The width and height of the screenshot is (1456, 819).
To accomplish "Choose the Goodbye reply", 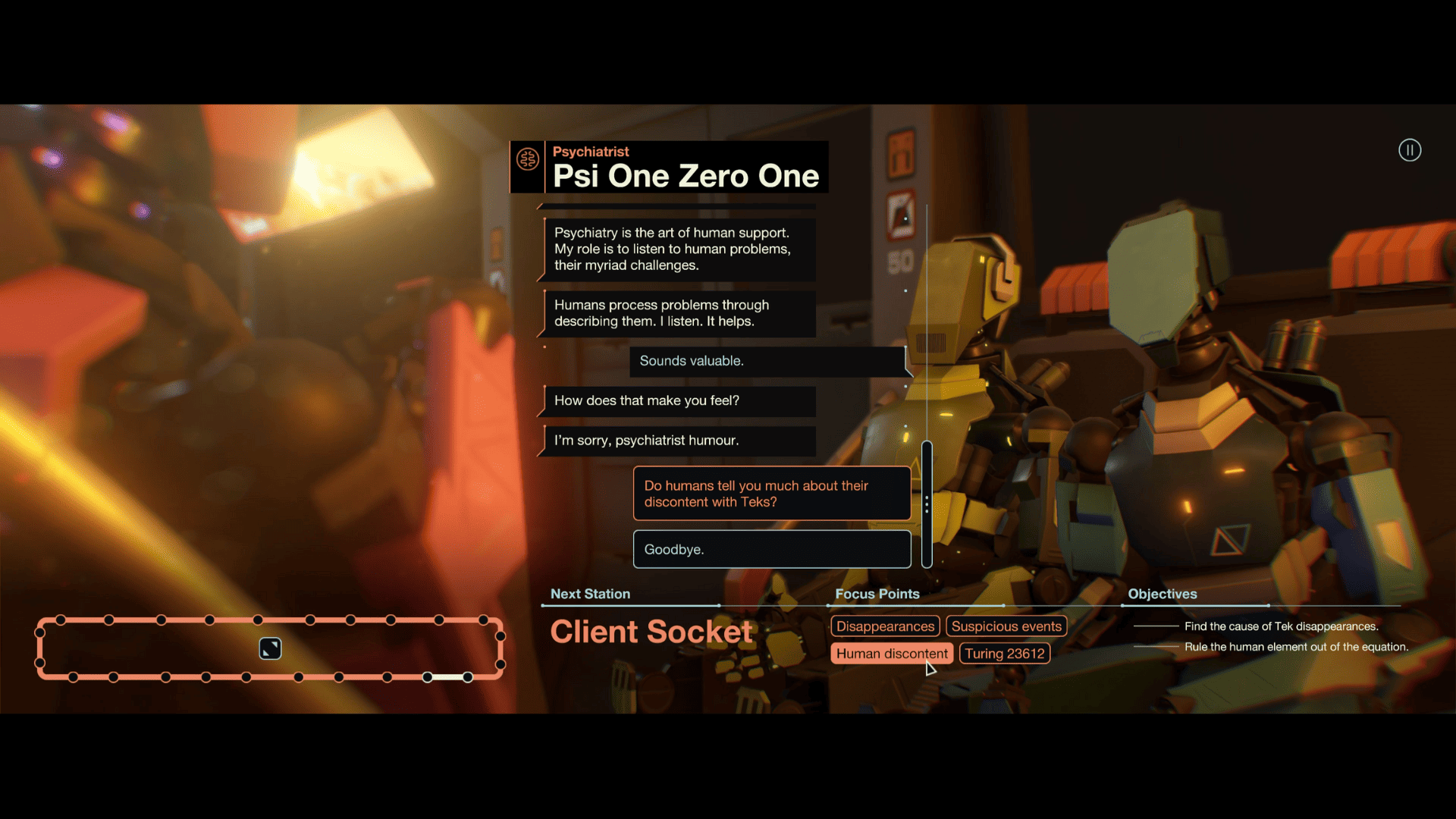I will point(771,549).
